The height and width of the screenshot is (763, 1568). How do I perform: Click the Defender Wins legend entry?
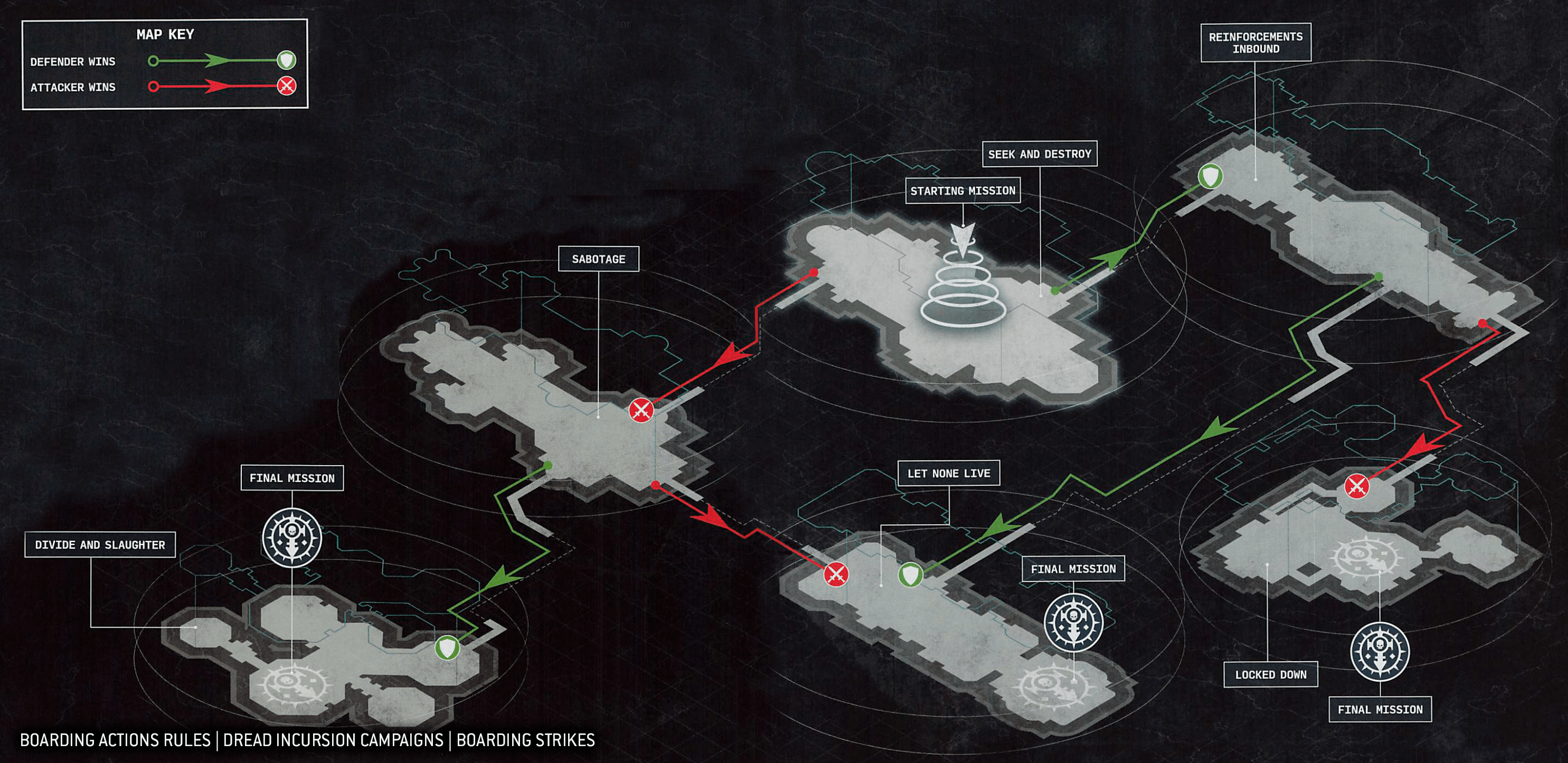[x=73, y=61]
